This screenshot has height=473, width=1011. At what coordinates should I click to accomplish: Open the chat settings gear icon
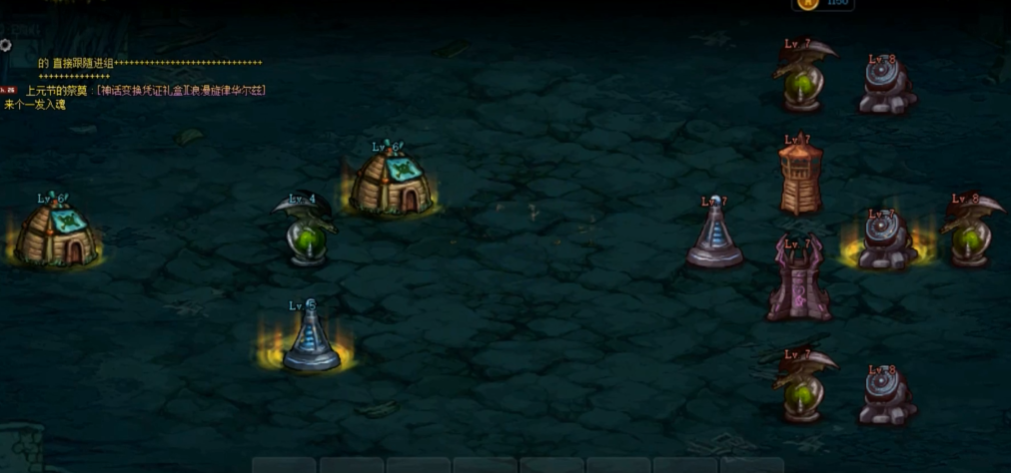tap(5, 45)
